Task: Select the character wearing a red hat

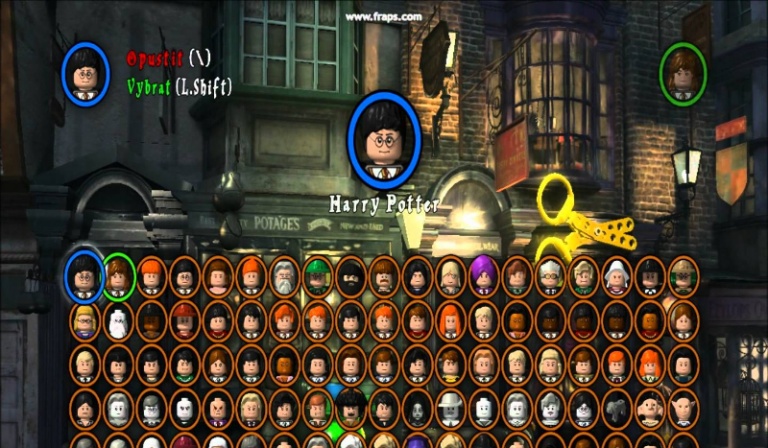Action: click(x=185, y=320)
